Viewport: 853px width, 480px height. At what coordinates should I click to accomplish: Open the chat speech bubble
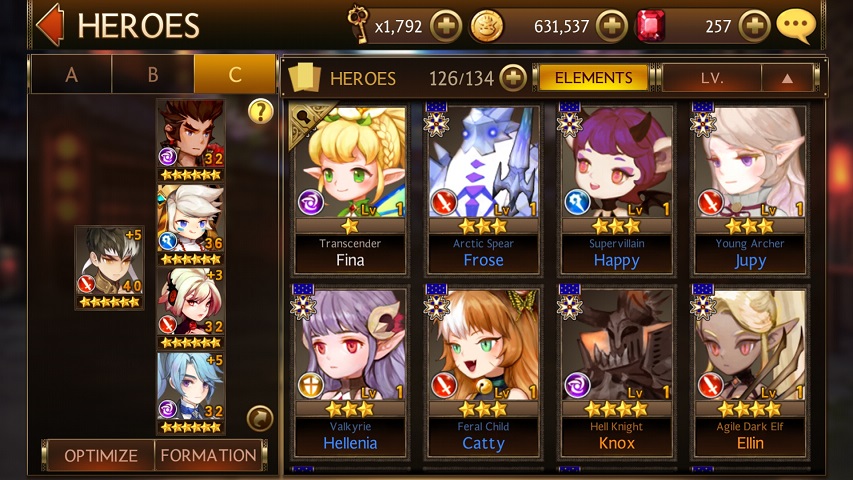pyautogui.click(x=797, y=26)
